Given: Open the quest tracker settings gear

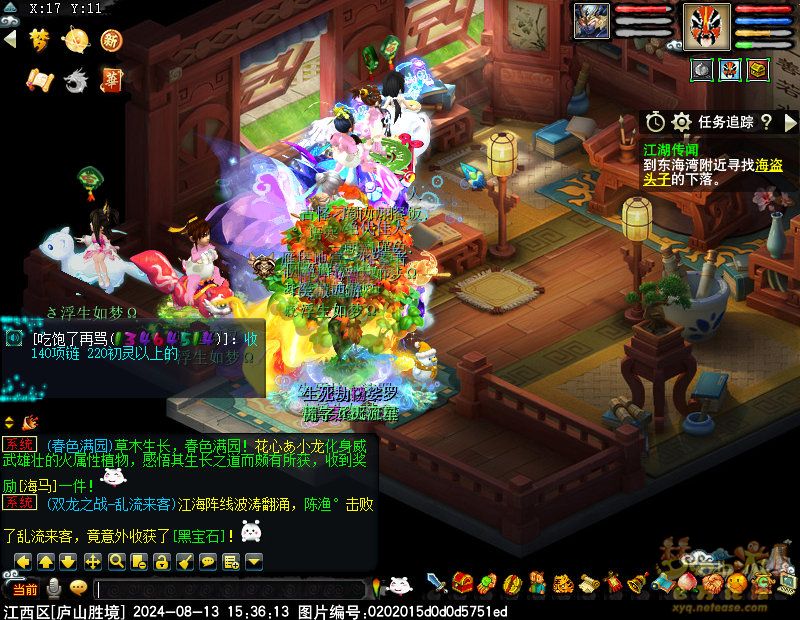Looking at the screenshot, I should (682, 122).
